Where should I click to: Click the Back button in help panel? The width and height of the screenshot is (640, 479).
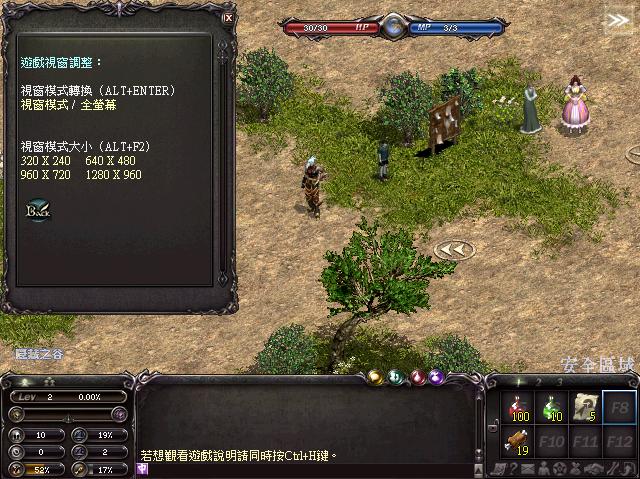click(38, 211)
